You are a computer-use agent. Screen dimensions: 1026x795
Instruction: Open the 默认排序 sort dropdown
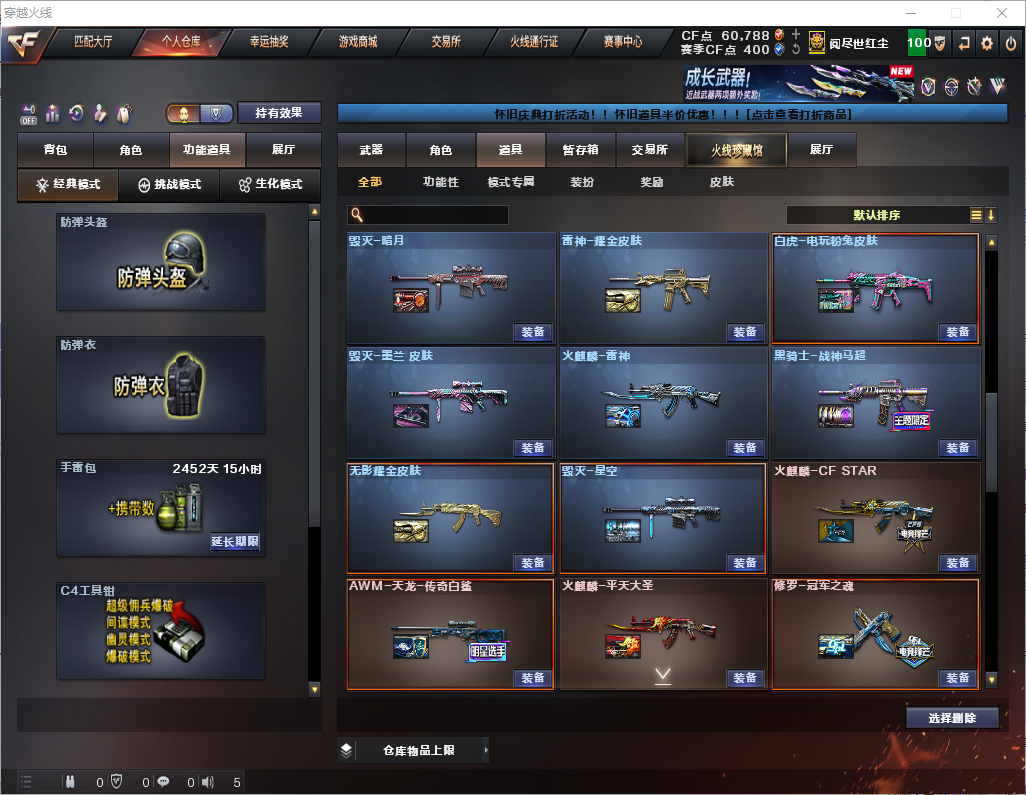tap(877, 215)
